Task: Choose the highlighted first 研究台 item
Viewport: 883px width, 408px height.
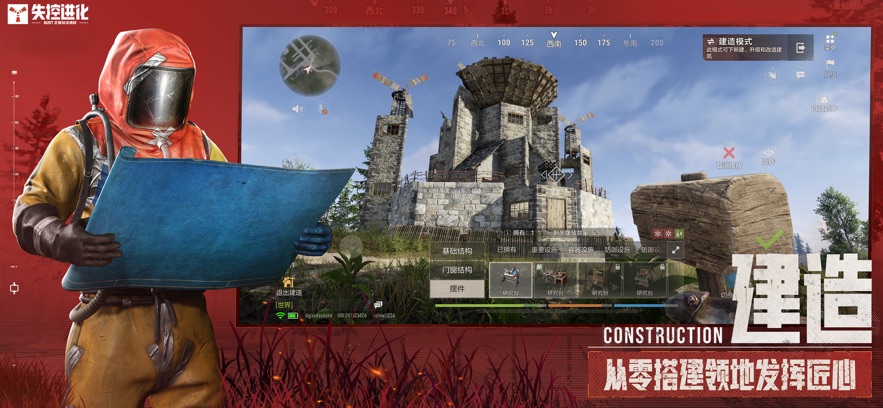Action: (511, 280)
